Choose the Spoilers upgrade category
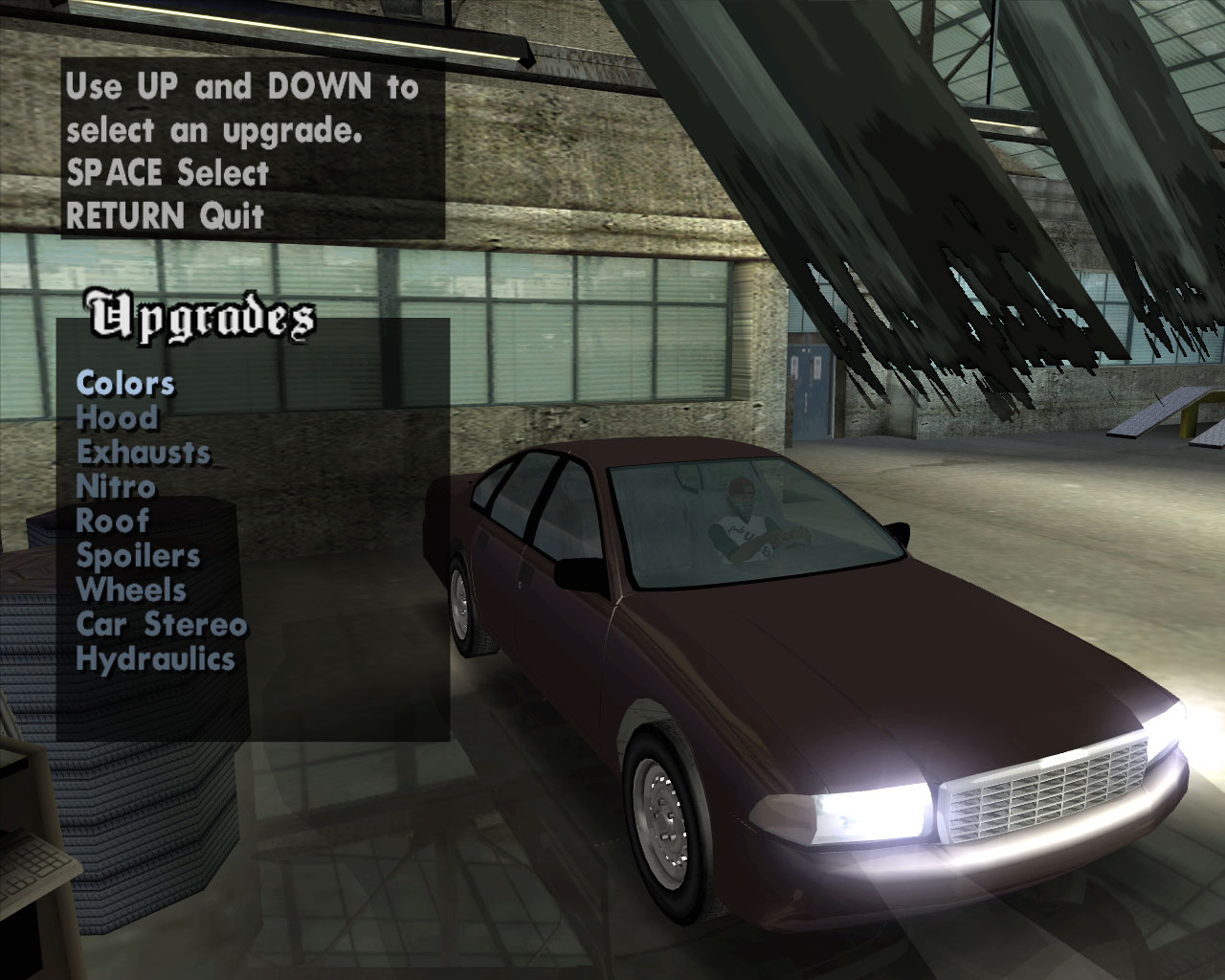The height and width of the screenshot is (980, 1225). coord(138,555)
